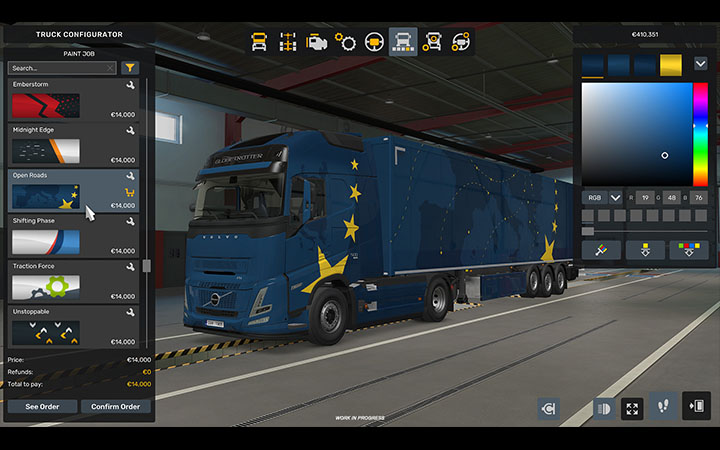Switch to the chassis configuration tab
The height and width of the screenshot is (450, 720).
tap(287, 42)
